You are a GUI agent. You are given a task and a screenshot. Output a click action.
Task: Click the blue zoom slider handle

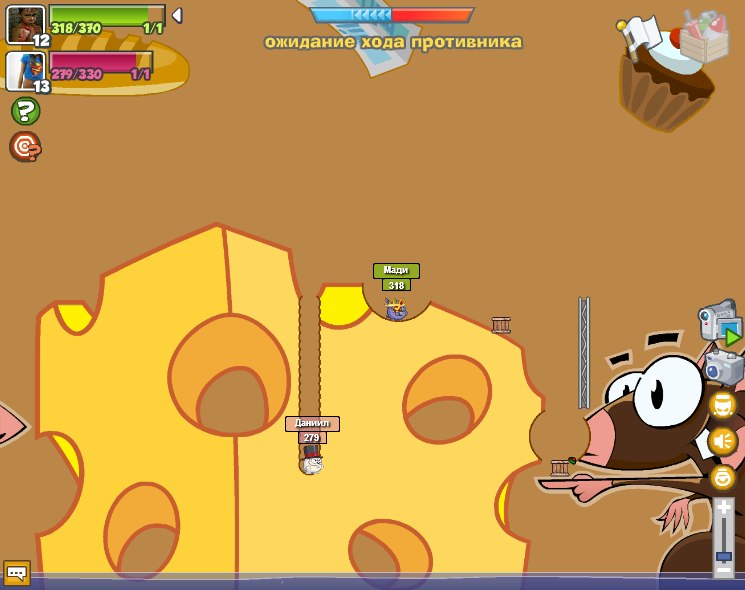pos(723,555)
